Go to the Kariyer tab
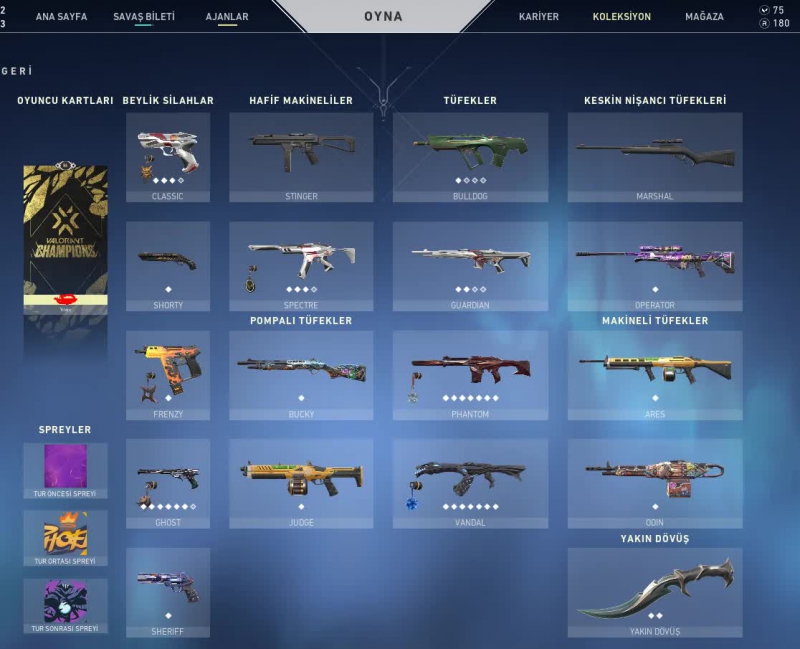Screen dimensions: 800x649 [539, 17]
